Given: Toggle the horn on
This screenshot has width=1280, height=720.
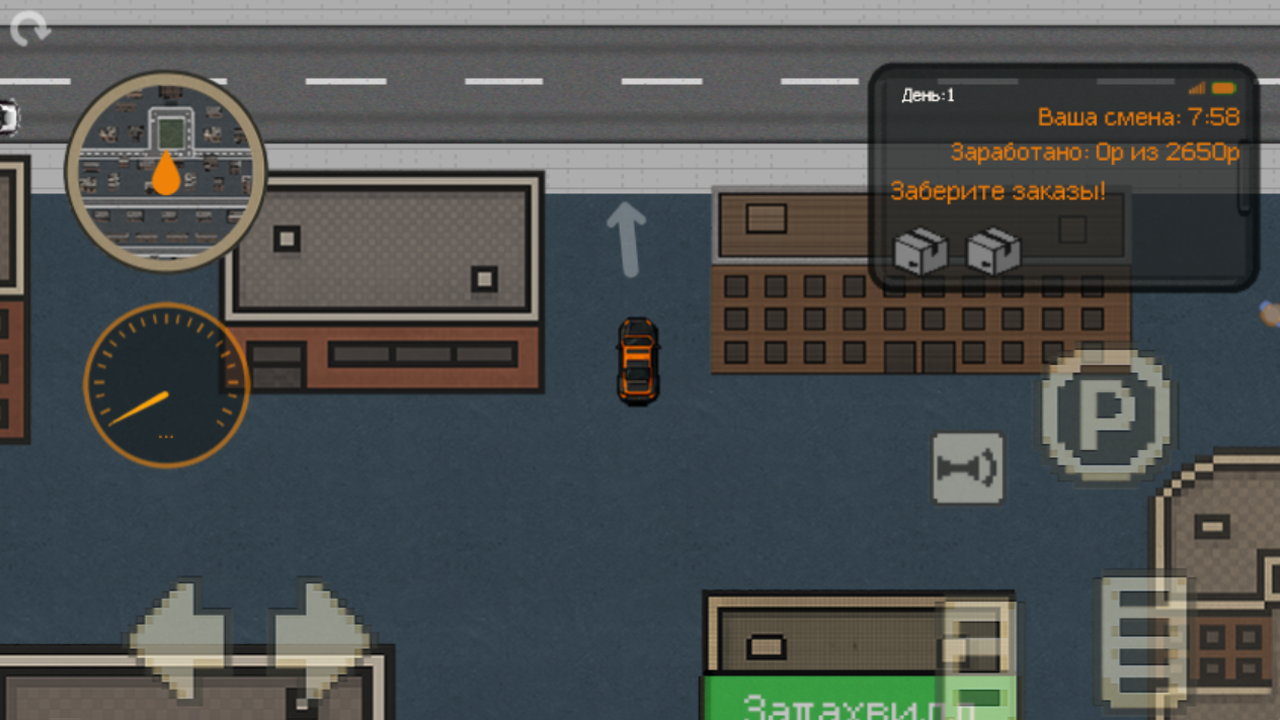Looking at the screenshot, I should coord(968,466).
